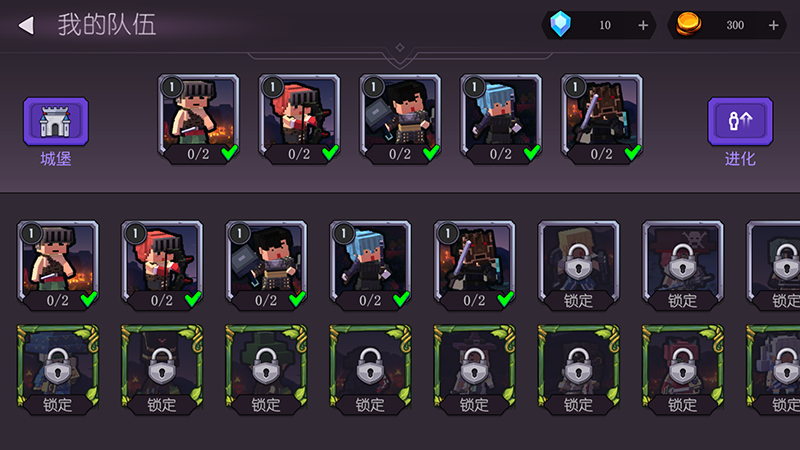Open the 城堡 castle screen
Viewport: 800px width, 450px height.
(x=56, y=123)
